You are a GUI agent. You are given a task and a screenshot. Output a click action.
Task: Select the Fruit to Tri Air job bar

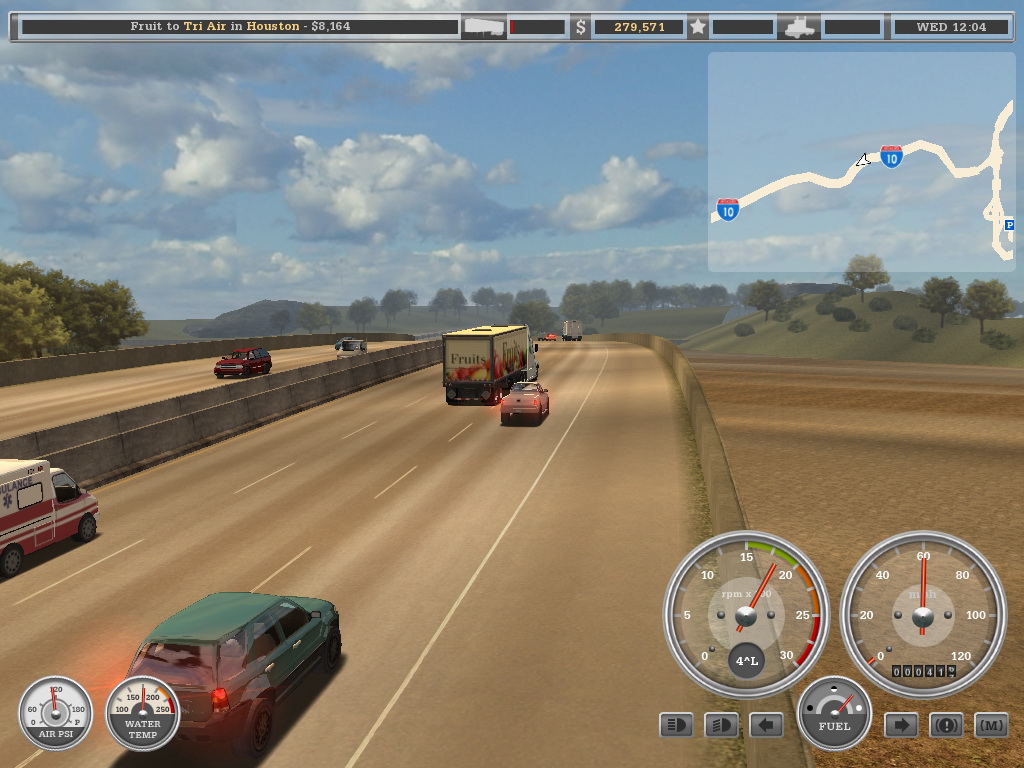click(x=240, y=27)
